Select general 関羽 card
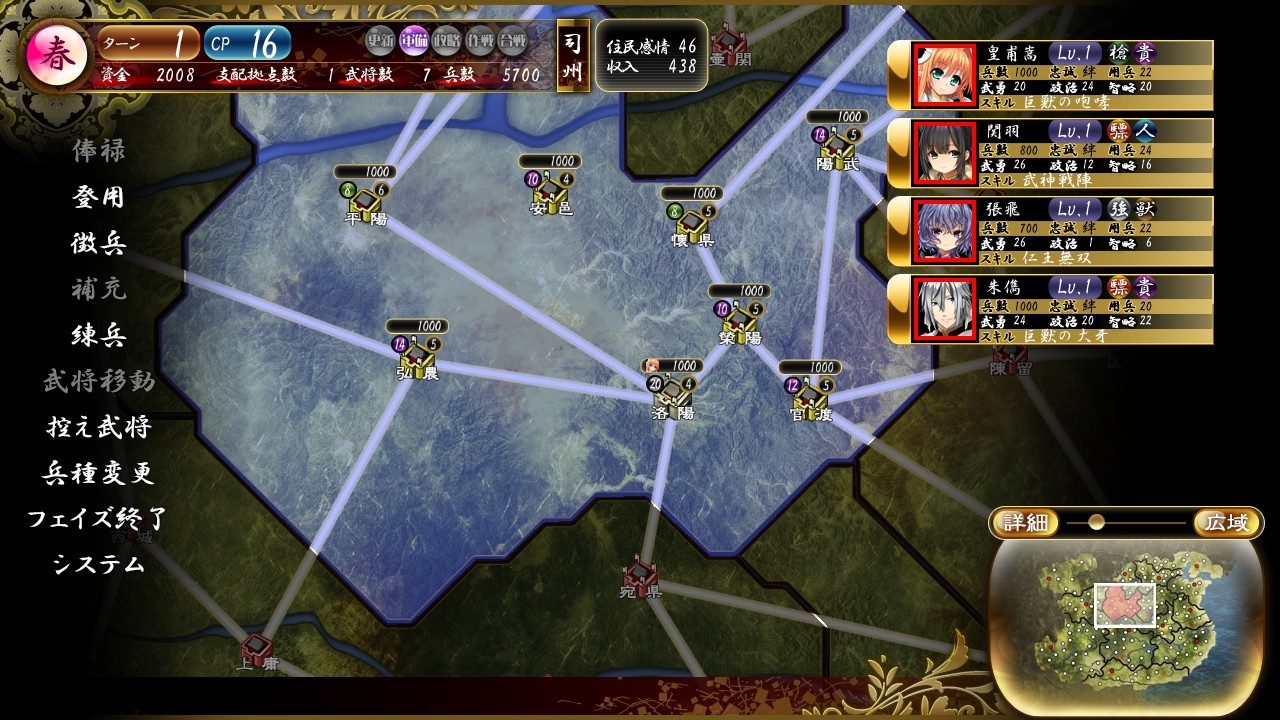 click(x=1050, y=153)
